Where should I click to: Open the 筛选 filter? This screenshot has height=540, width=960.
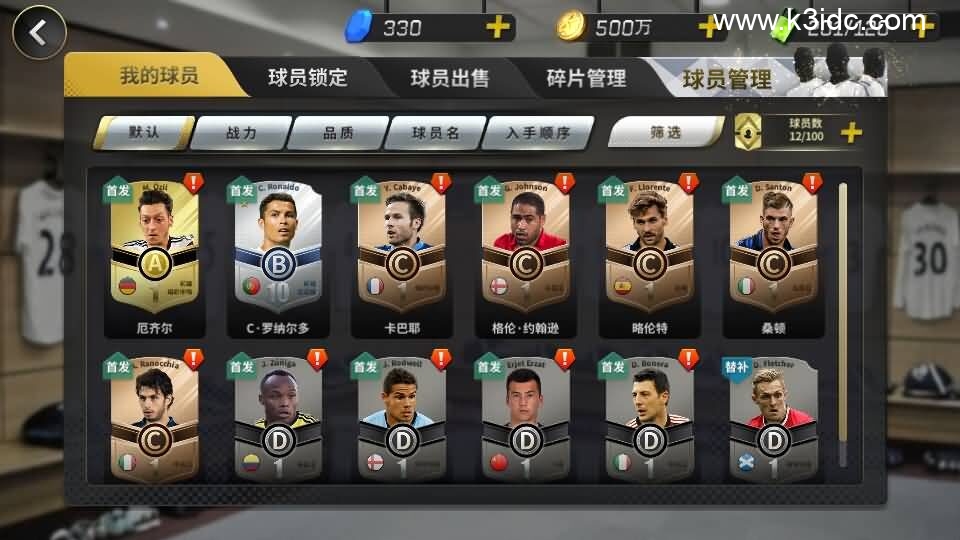tap(665, 132)
